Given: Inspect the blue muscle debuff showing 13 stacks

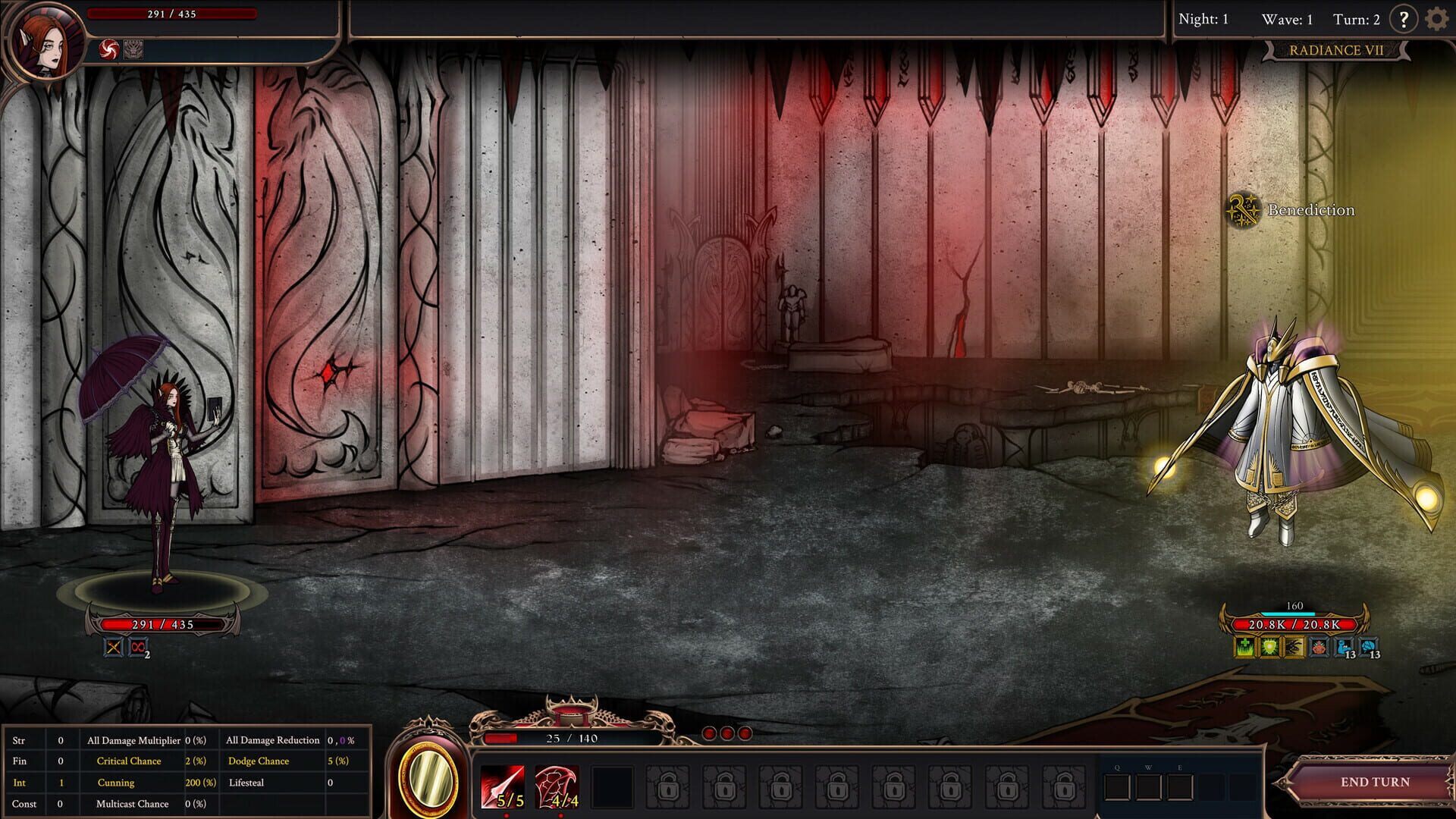Looking at the screenshot, I should pos(1342,647).
